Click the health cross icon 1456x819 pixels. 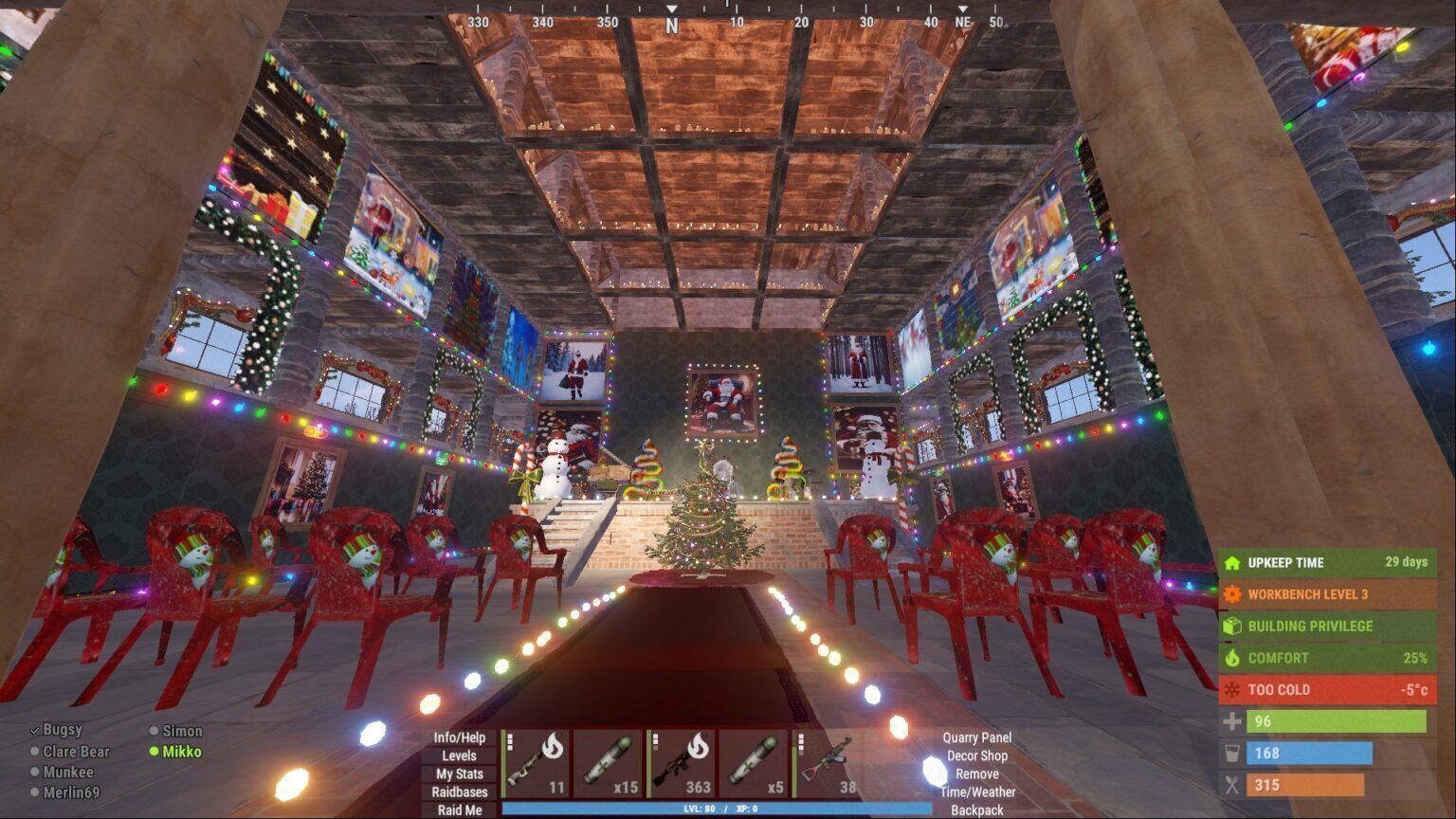tap(1232, 721)
